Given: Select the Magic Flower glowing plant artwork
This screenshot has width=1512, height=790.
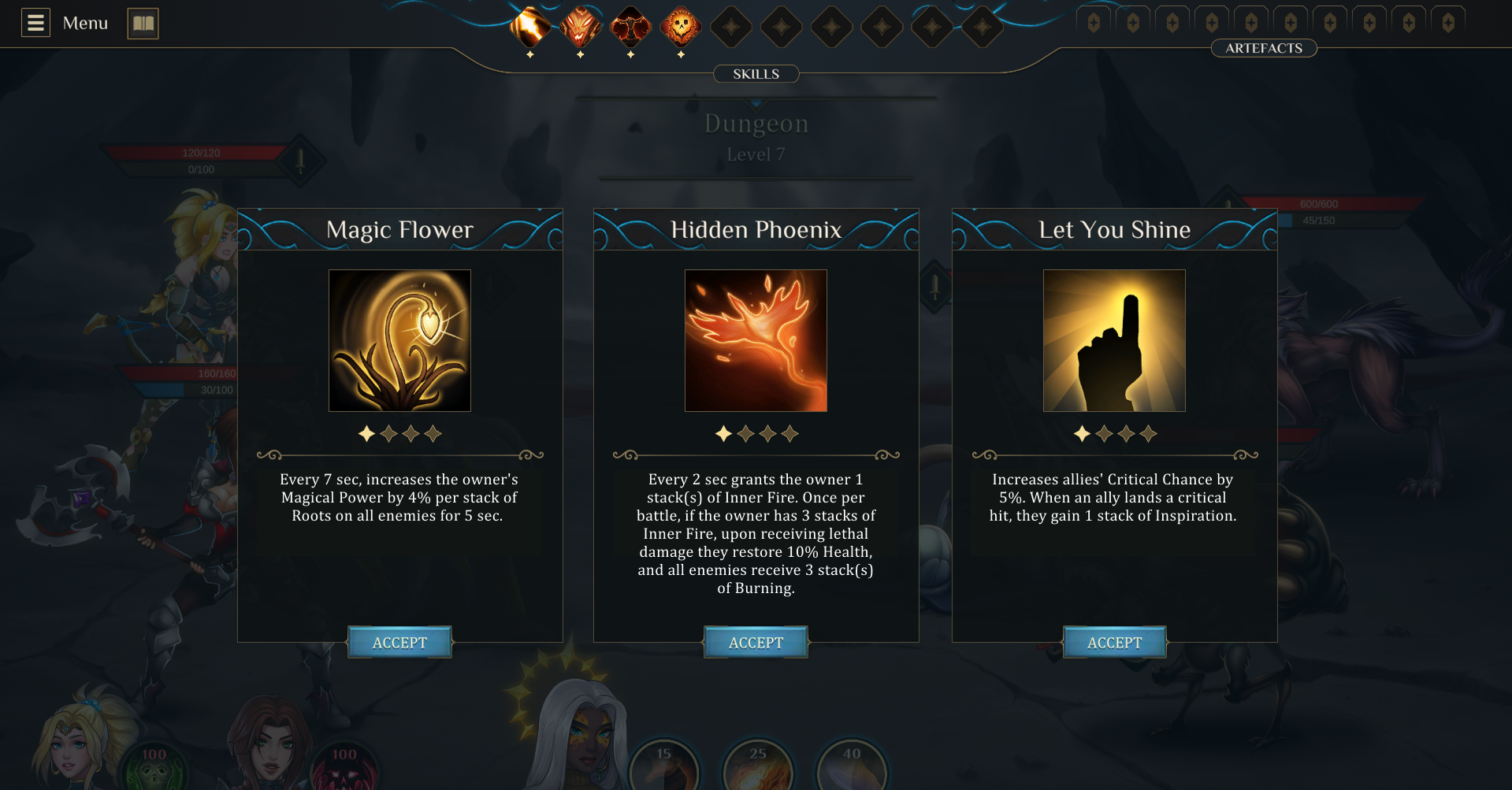Looking at the screenshot, I should (399, 340).
